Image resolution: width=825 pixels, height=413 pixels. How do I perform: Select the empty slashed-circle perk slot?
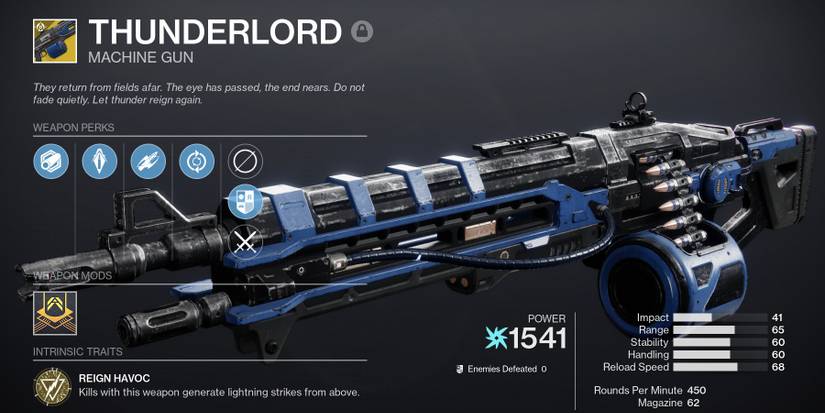pyautogui.click(x=245, y=160)
